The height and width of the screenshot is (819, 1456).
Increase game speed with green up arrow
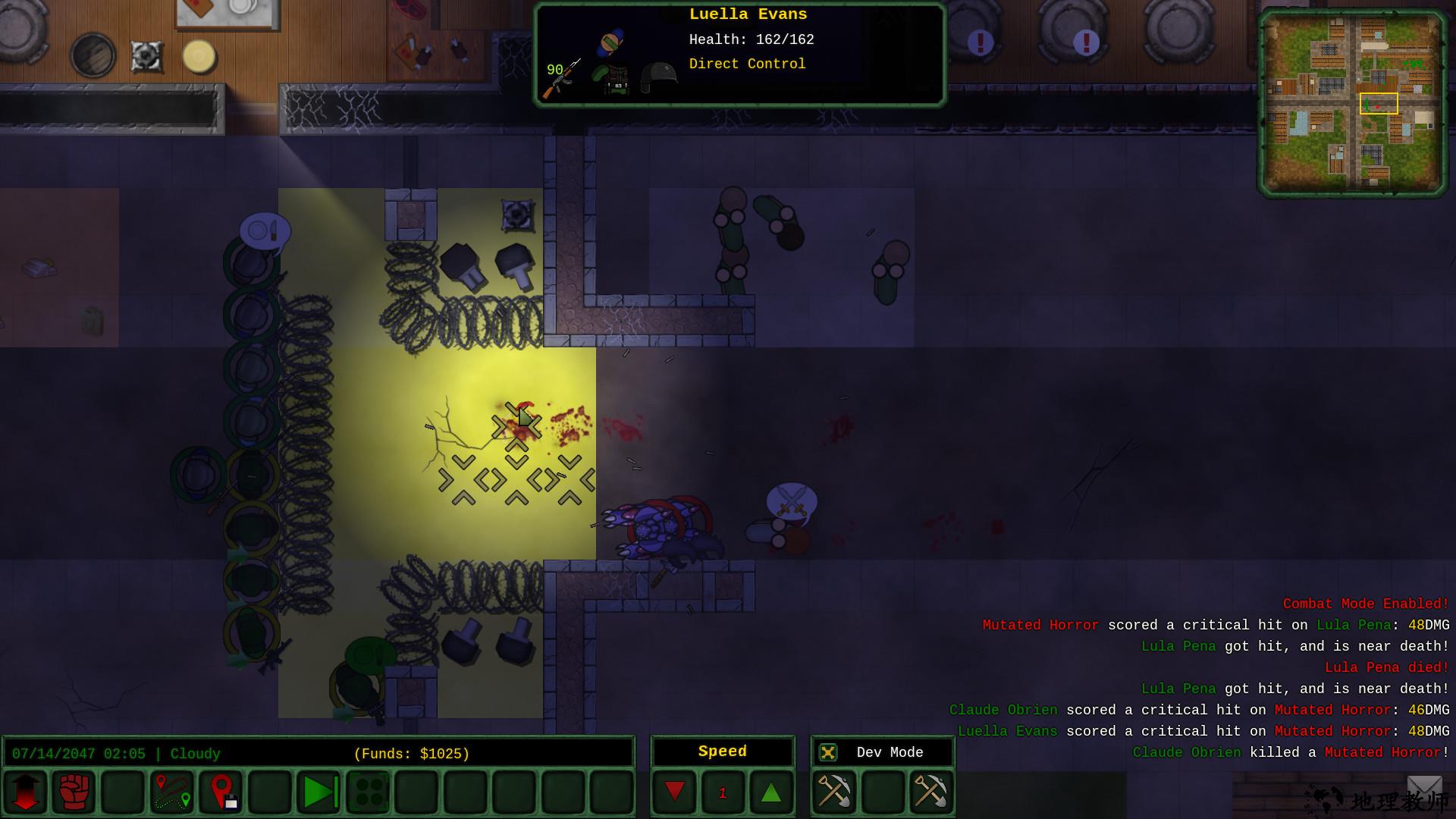pos(771,792)
